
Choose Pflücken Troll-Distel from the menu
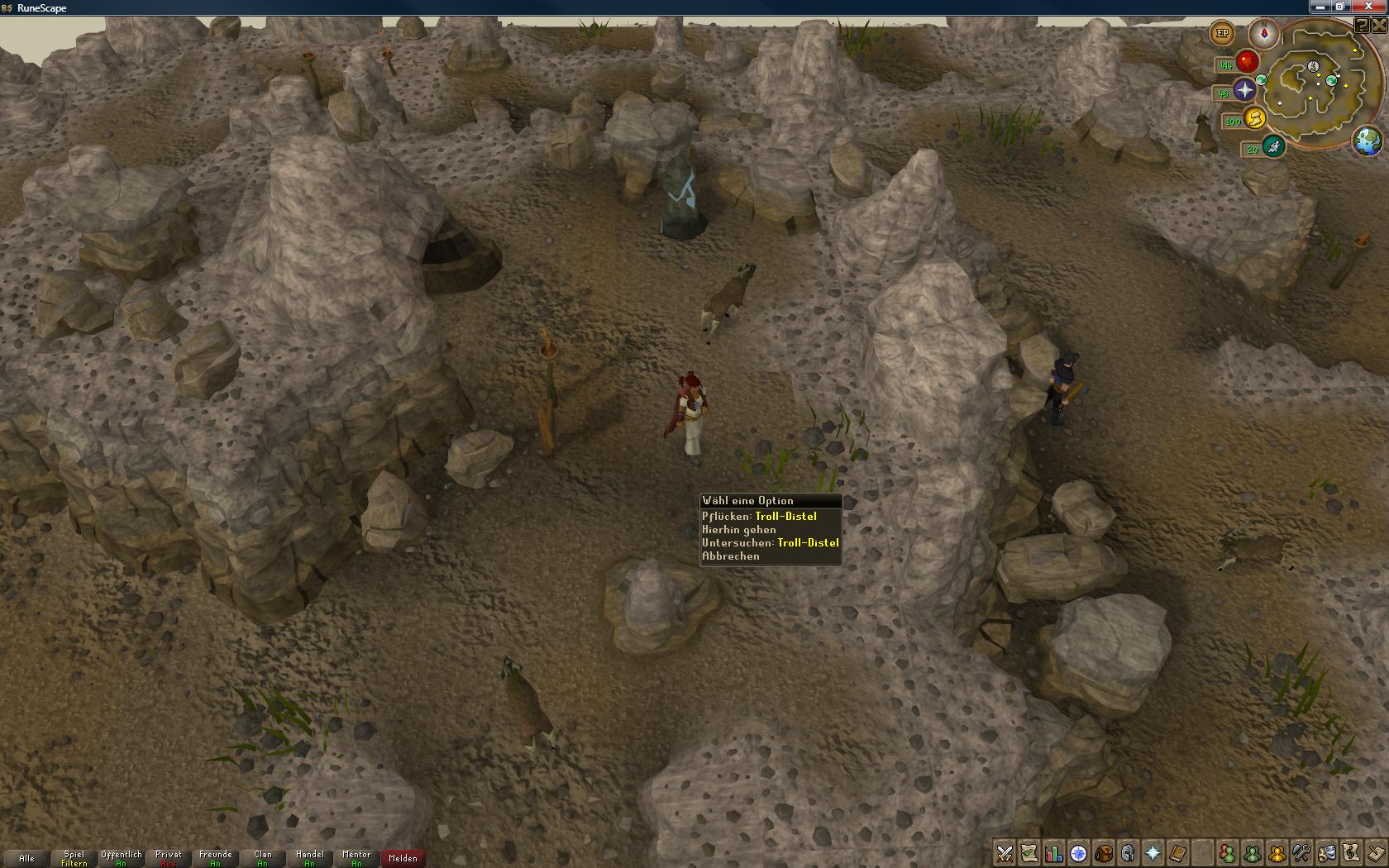click(x=759, y=517)
